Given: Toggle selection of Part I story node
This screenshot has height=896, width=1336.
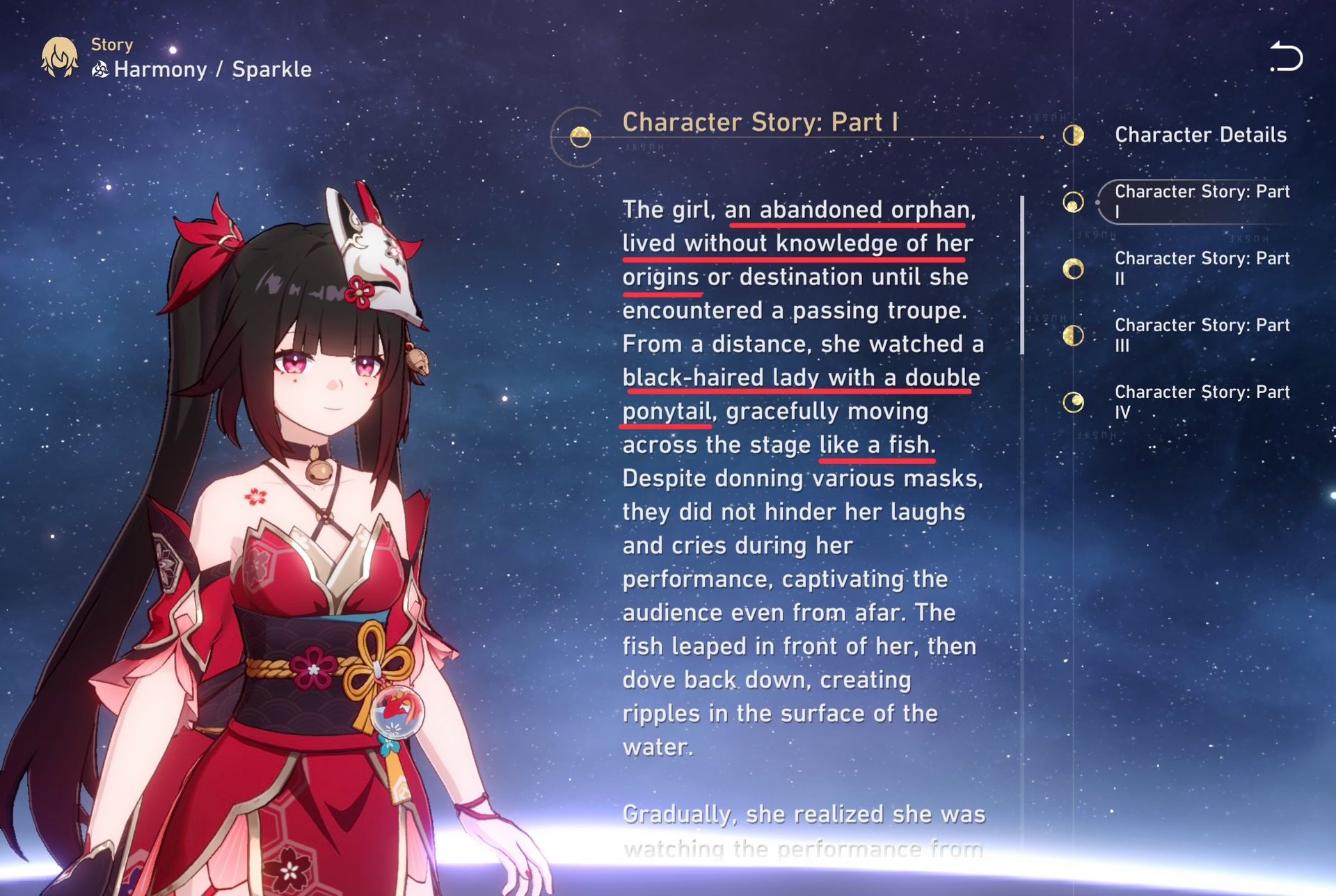Looking at the screenshot, I should pos(1074,202).
